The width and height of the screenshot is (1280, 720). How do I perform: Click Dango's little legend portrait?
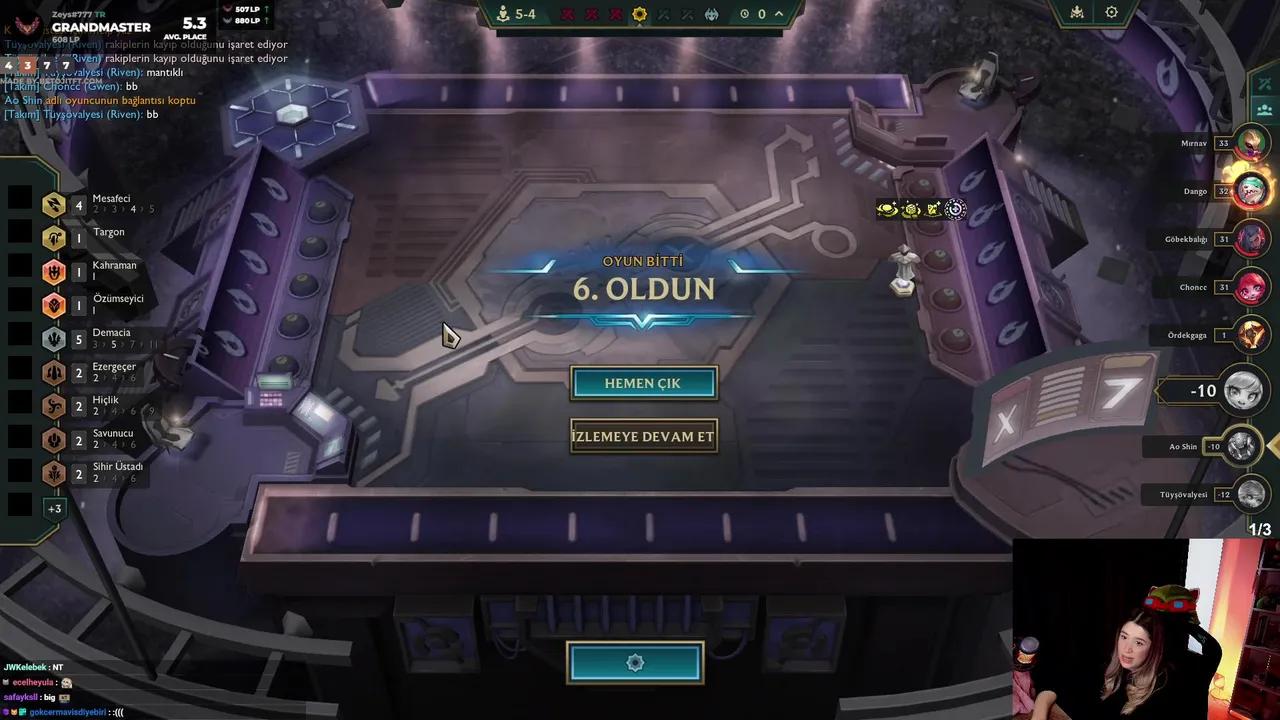tap(1250, 190)
